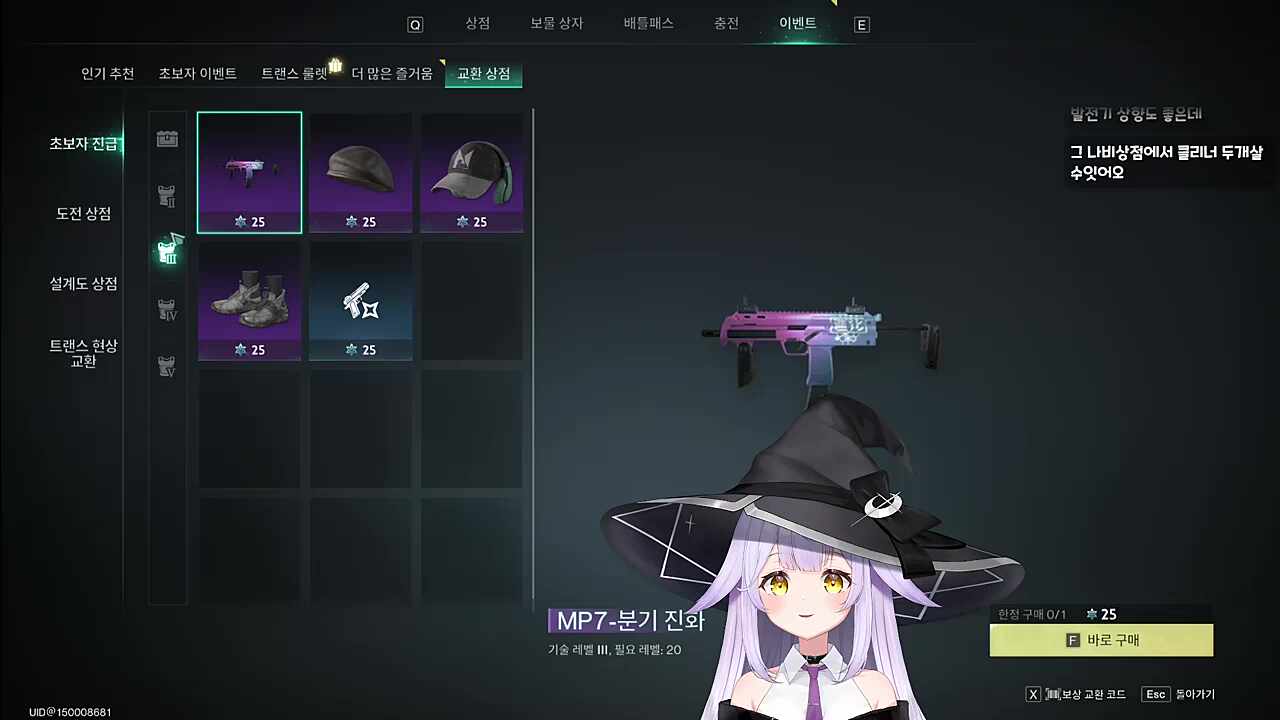Open the 도전 상점 section
Viewport: 1280px width, 720px height.
click(83, 213)
